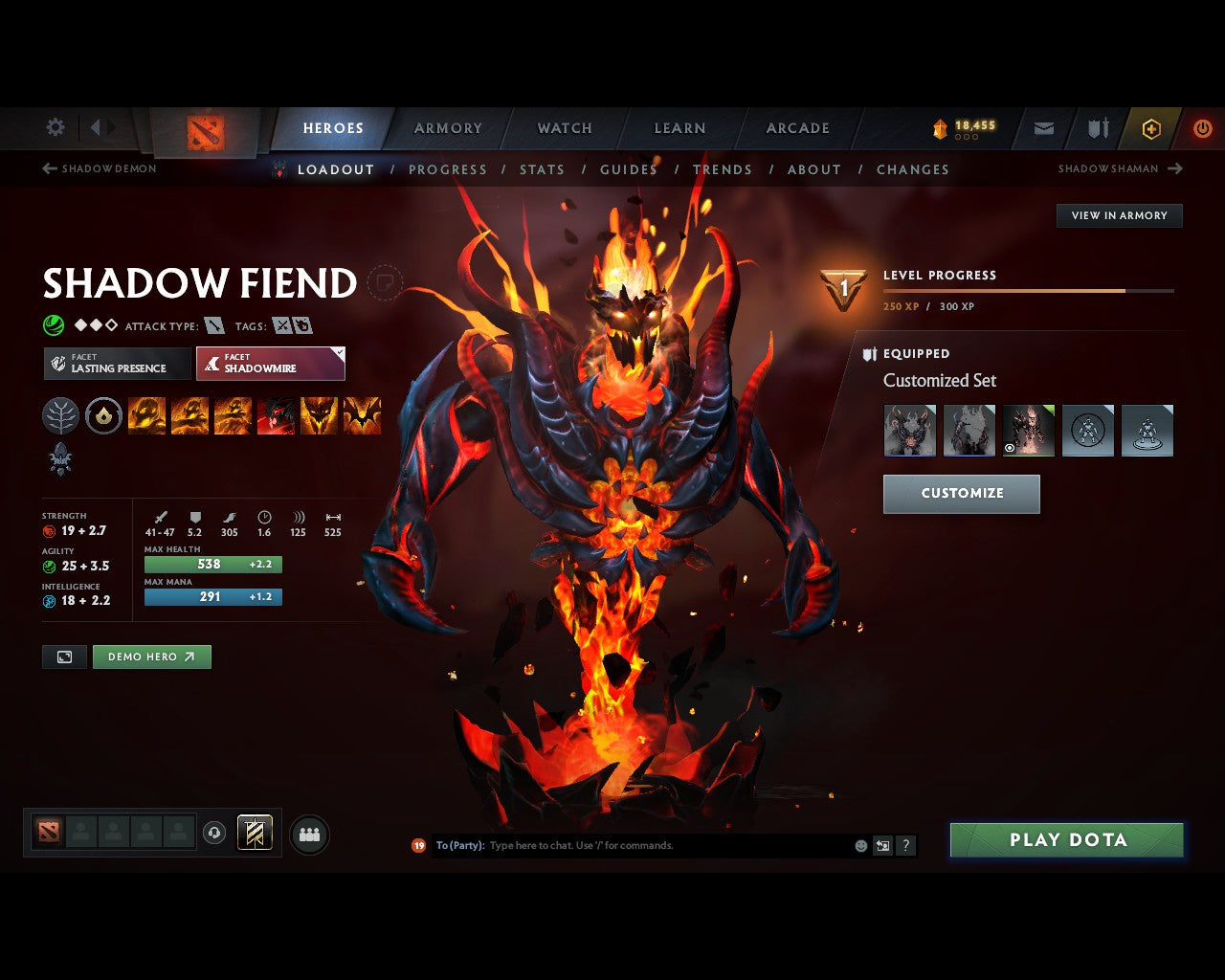Open the friends list group icon
The image size is (1225, 980).
click(308, 834)
